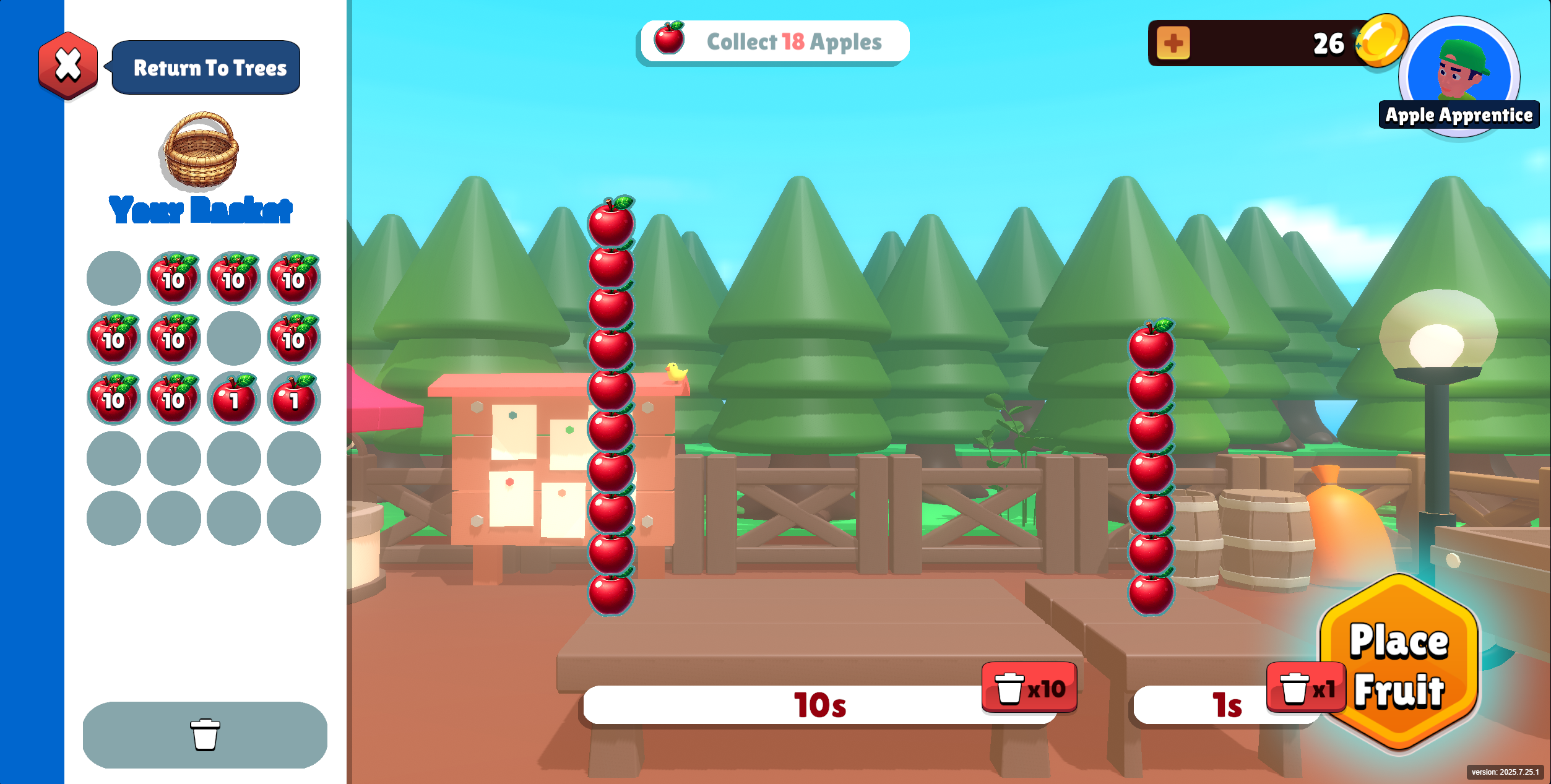This screenshot has width=1551, height=784.
Task: Click the coin icon next to the coin count
Action: (x=1381, y=42)
